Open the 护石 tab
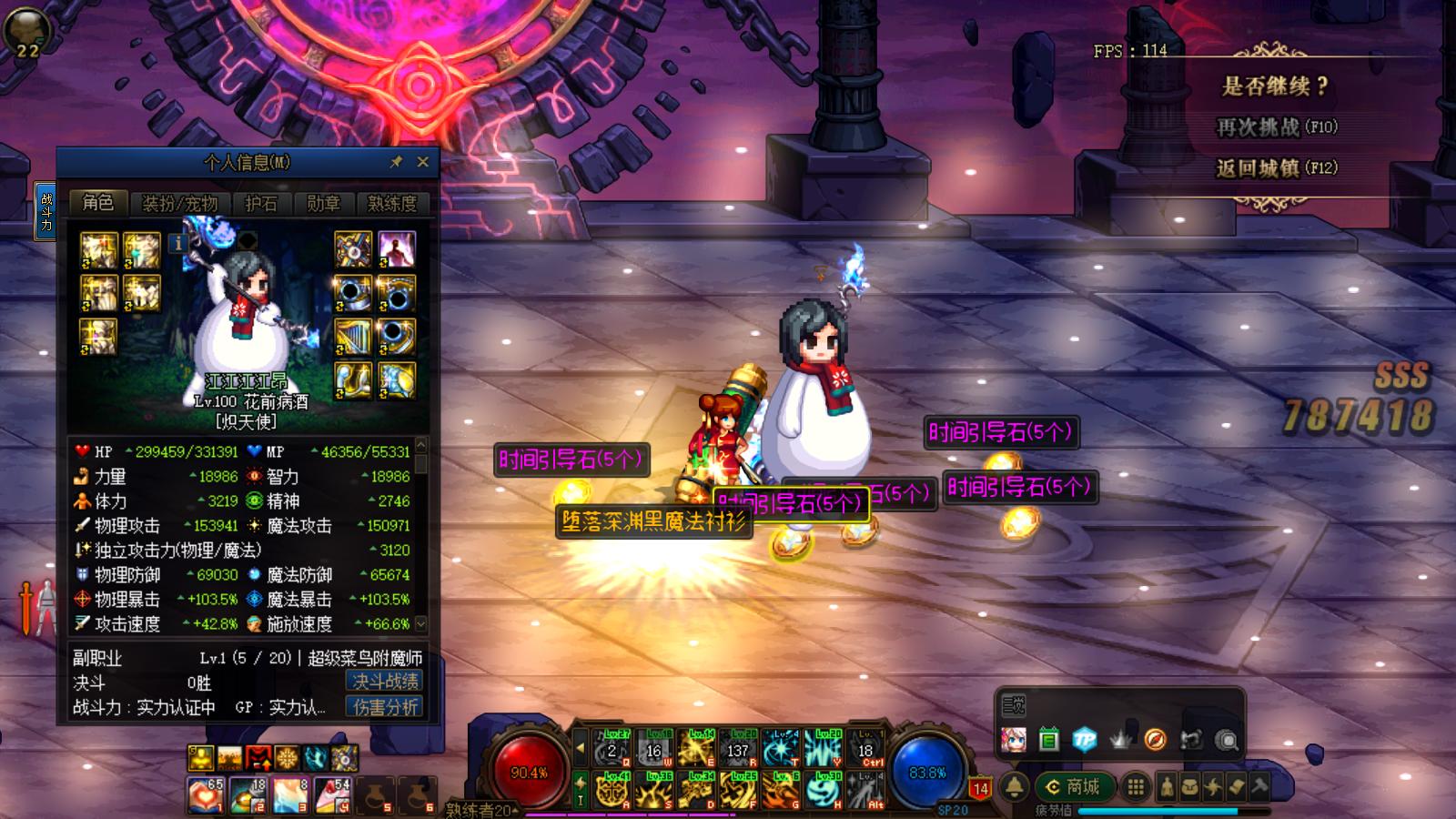The image size is (1456, 819). (260, 204)
